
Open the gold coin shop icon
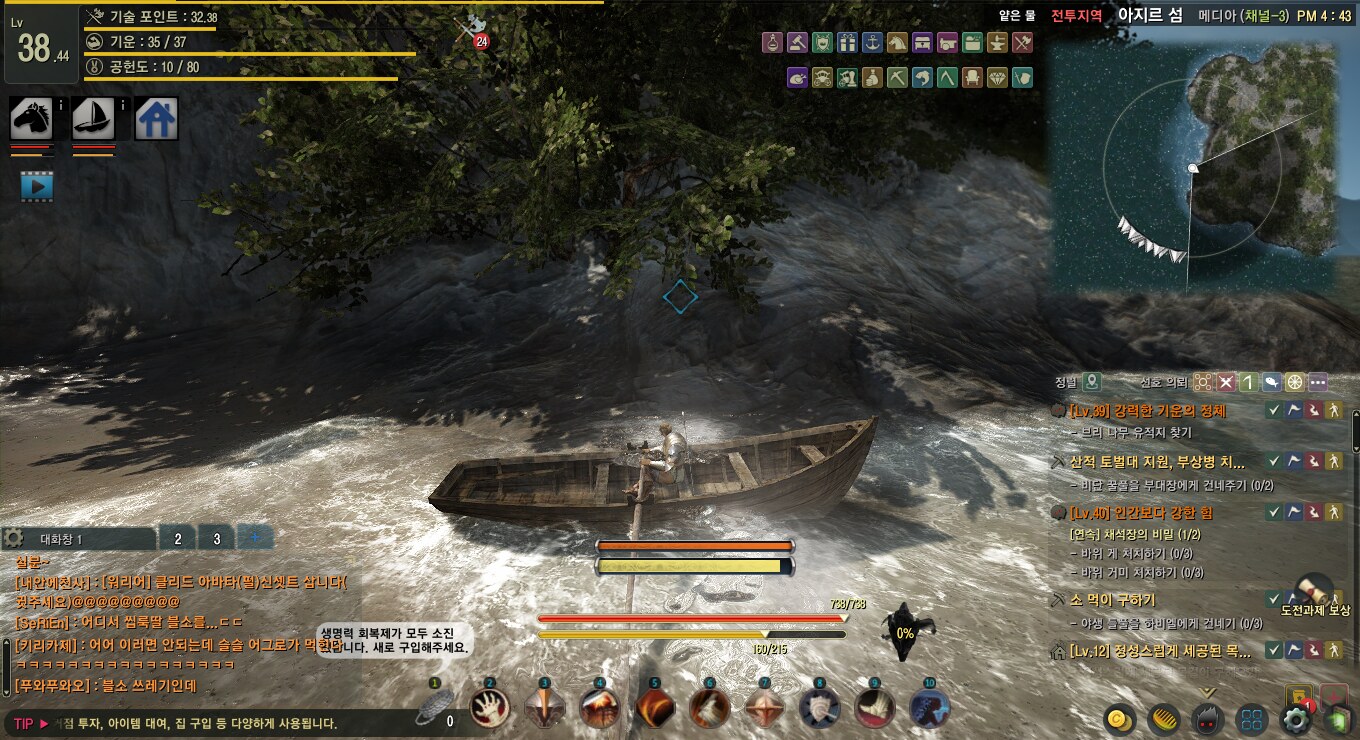pyautogui.click(x=1119, y=718)
